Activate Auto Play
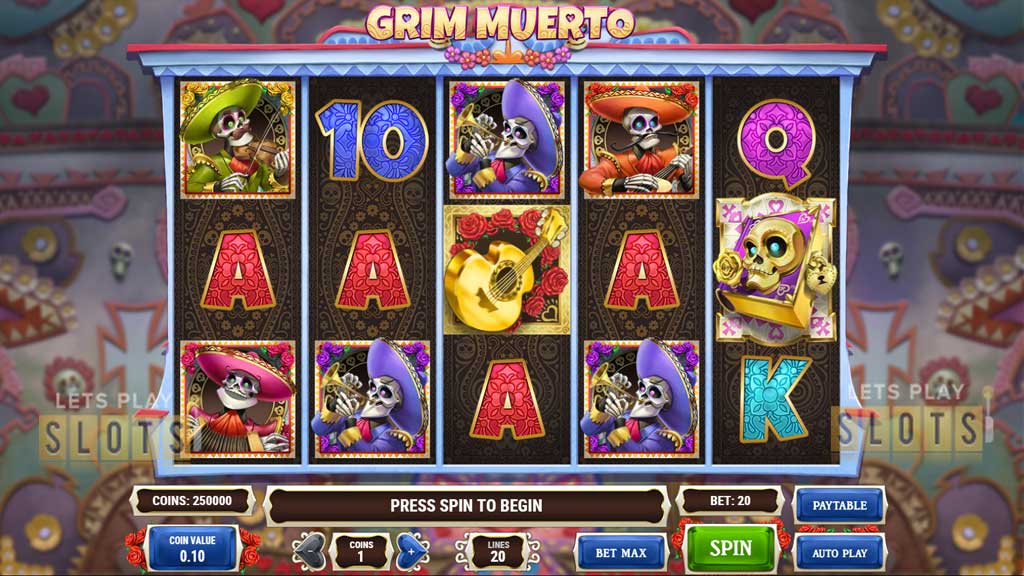 coord(838,552)
